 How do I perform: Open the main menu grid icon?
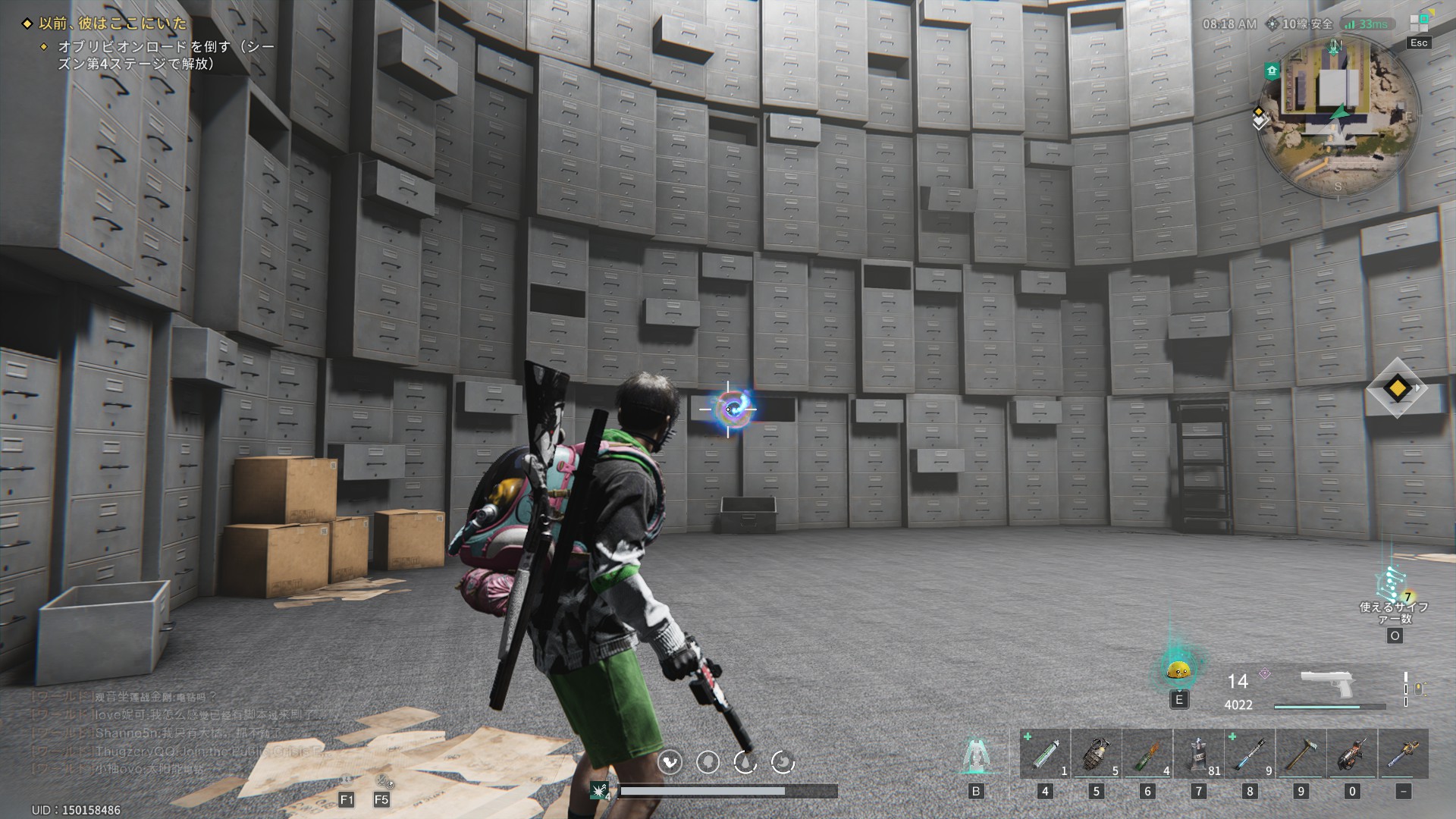click(x=1419, y=23)
